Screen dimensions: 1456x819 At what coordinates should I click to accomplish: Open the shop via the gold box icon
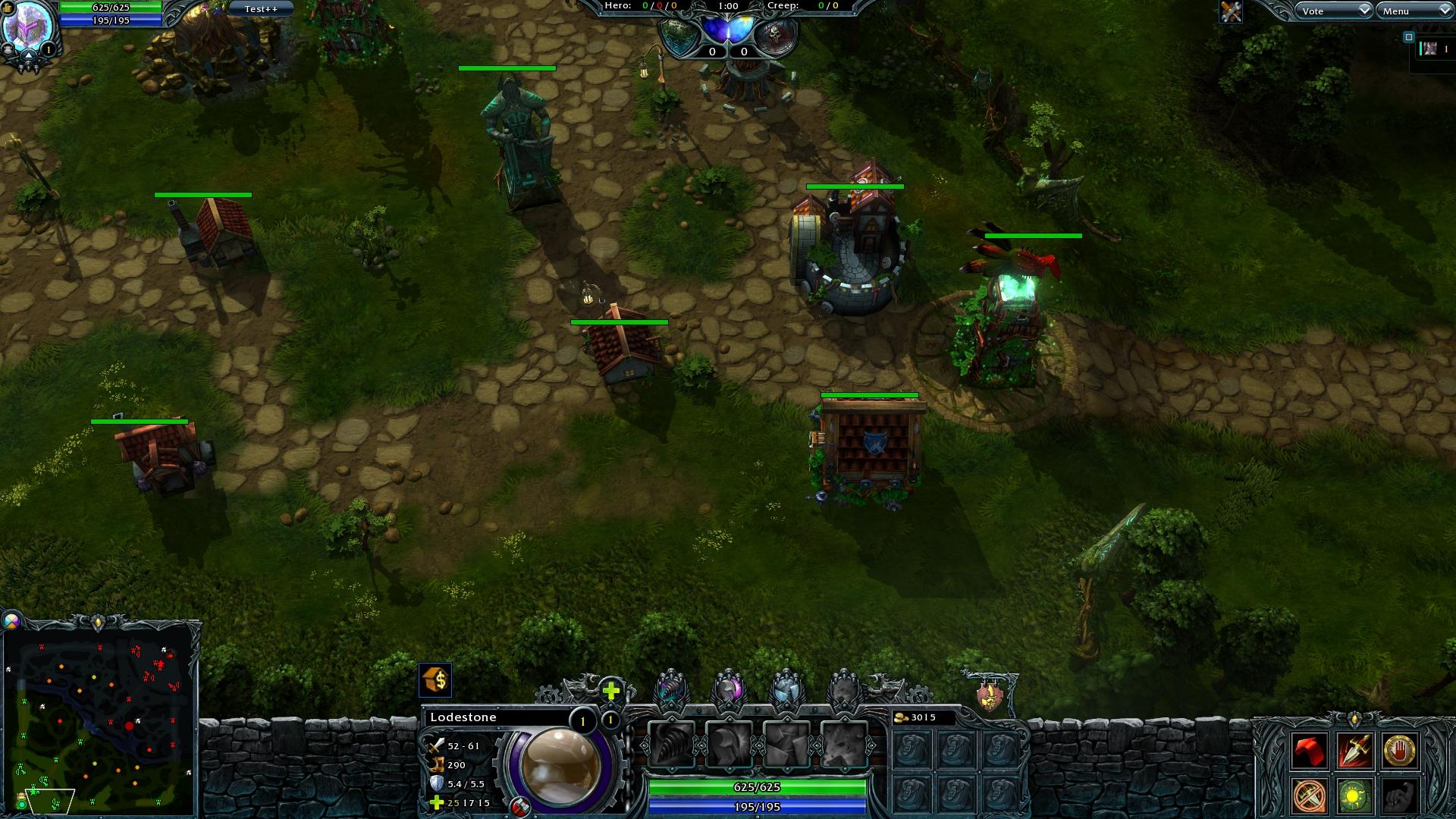pyautogui.click(x=435, y=679)
